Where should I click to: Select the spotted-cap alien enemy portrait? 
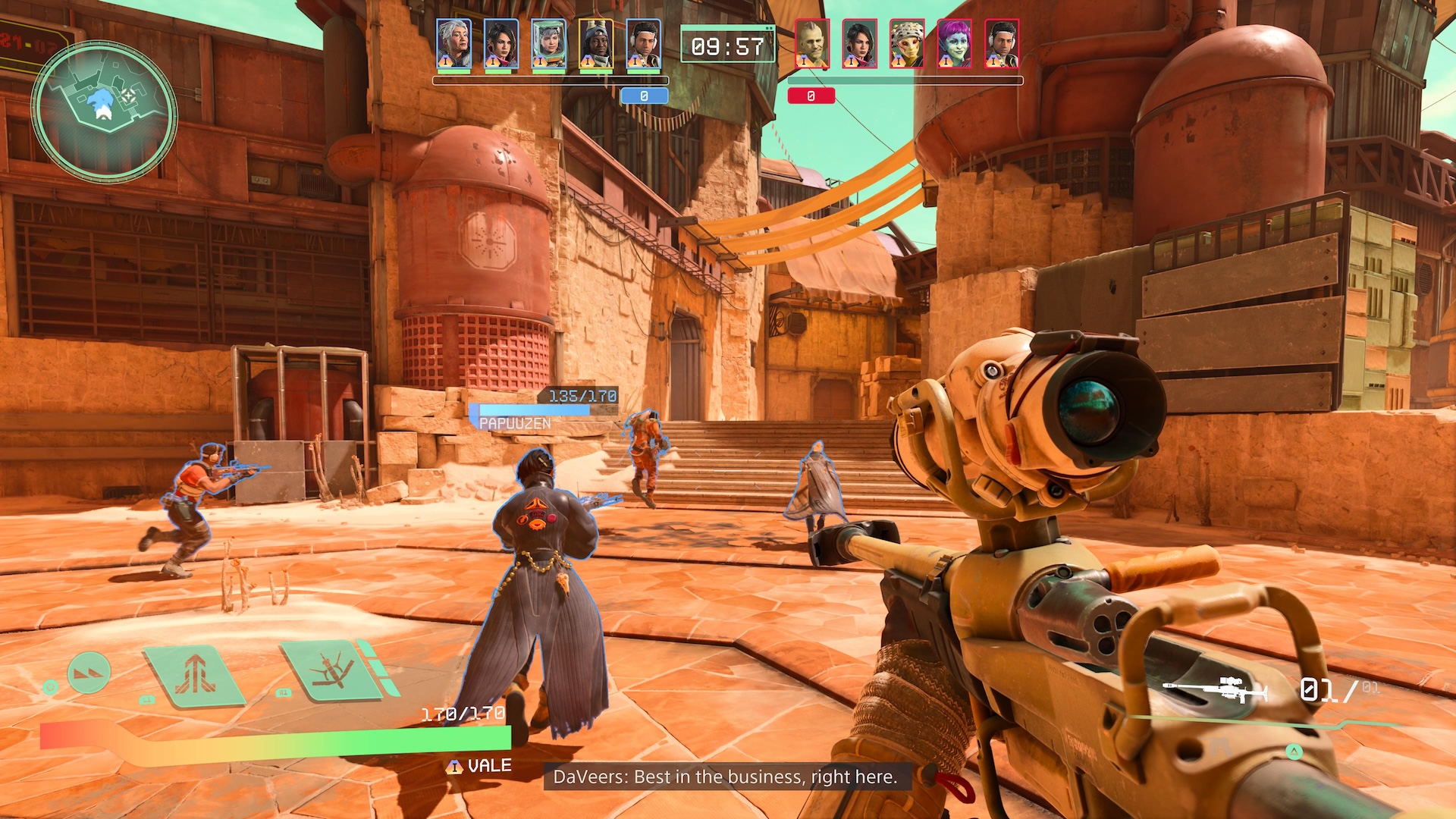[x=907, y=45]
